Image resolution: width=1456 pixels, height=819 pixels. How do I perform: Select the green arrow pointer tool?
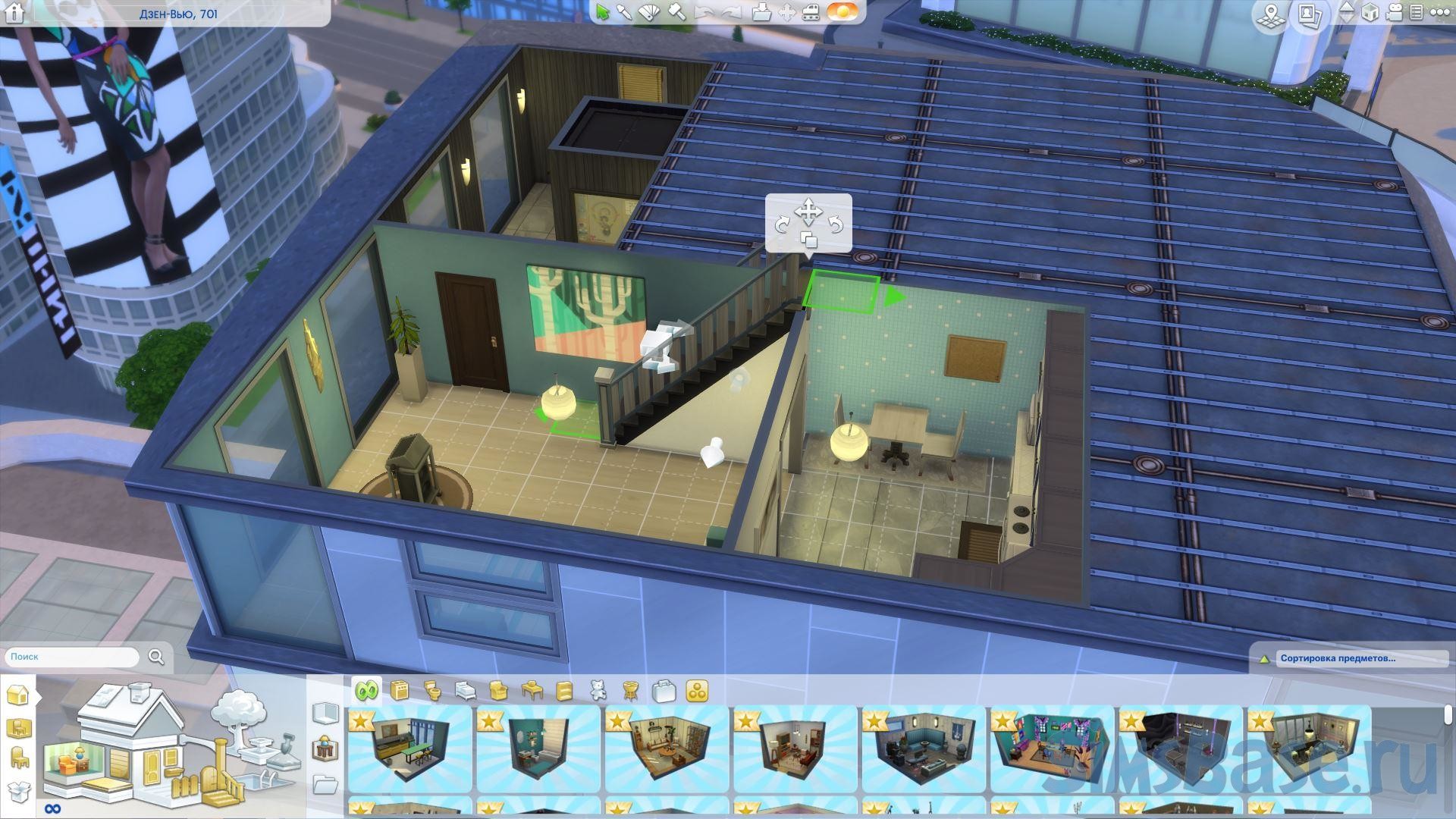[x=603, y=13]
